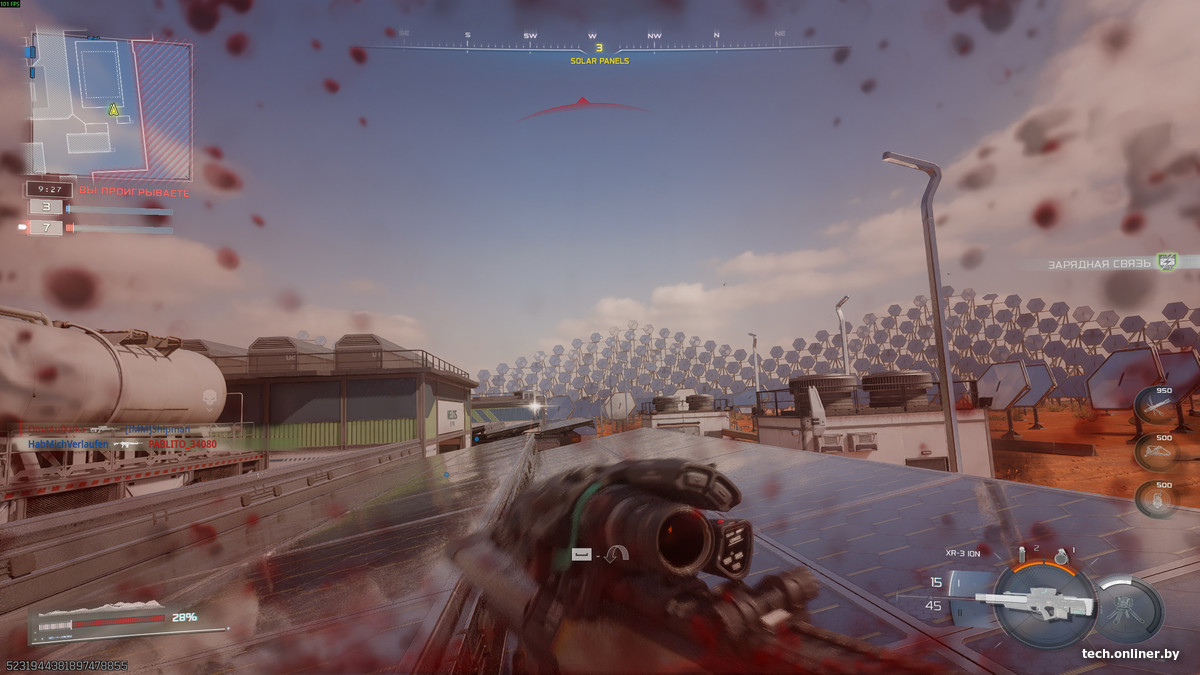Screen dimensions: 1200x675
Task: Select the tactical canister grenade icon
Action: [x=1022, y=553]
